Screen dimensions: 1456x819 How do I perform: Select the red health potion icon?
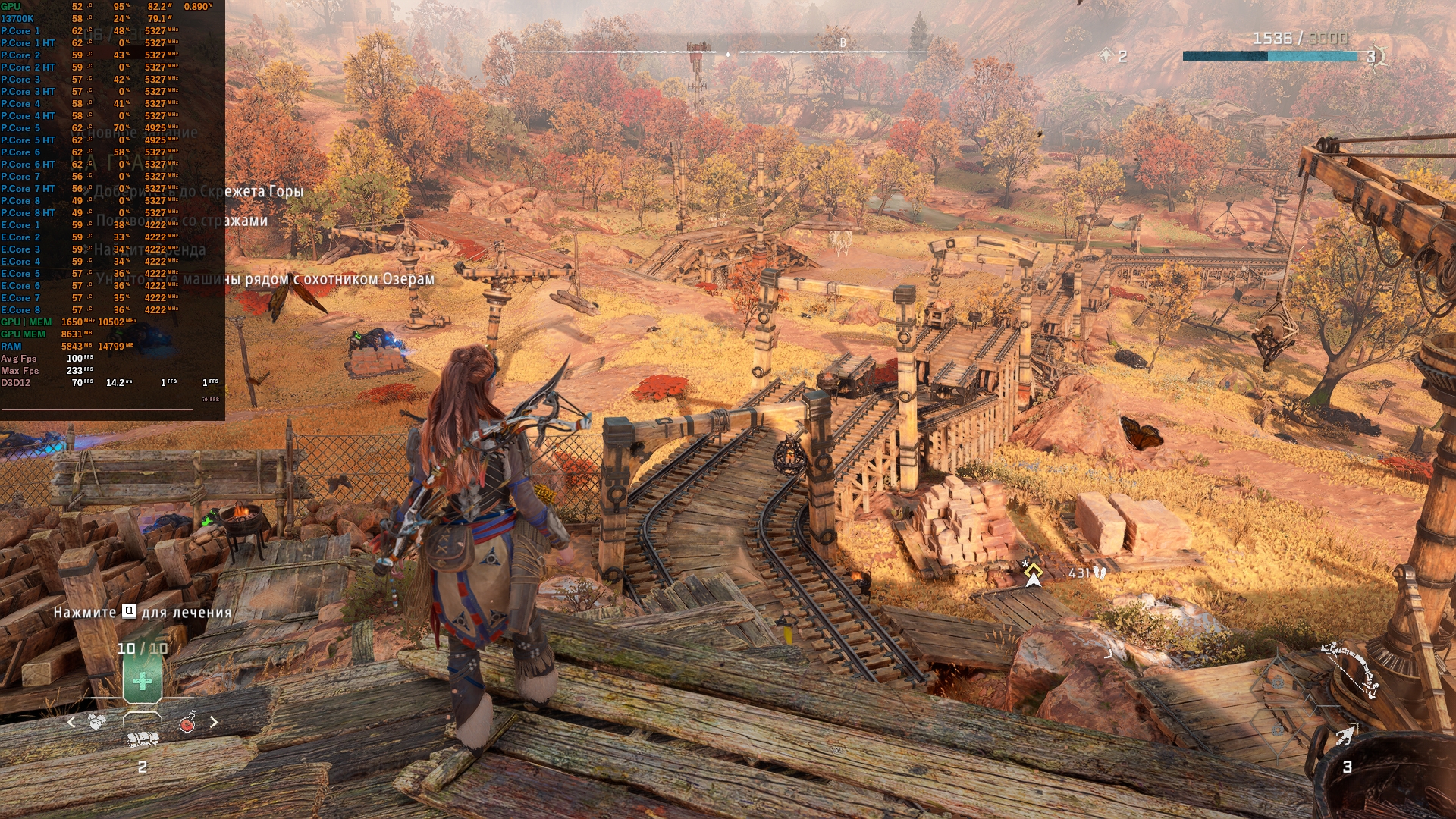coord(187,723)
